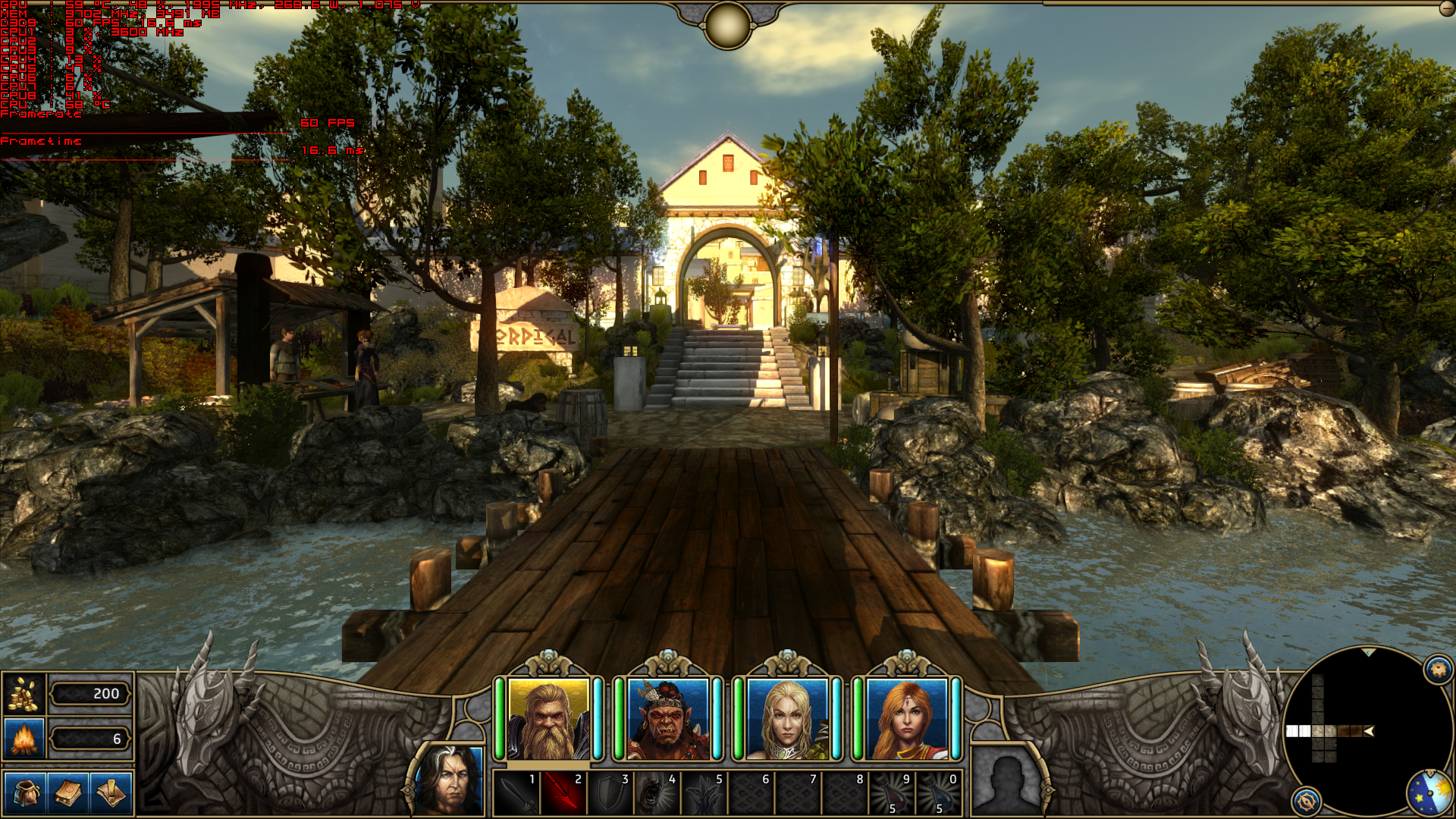Open the minimap area map

(x=1357, y=730)
